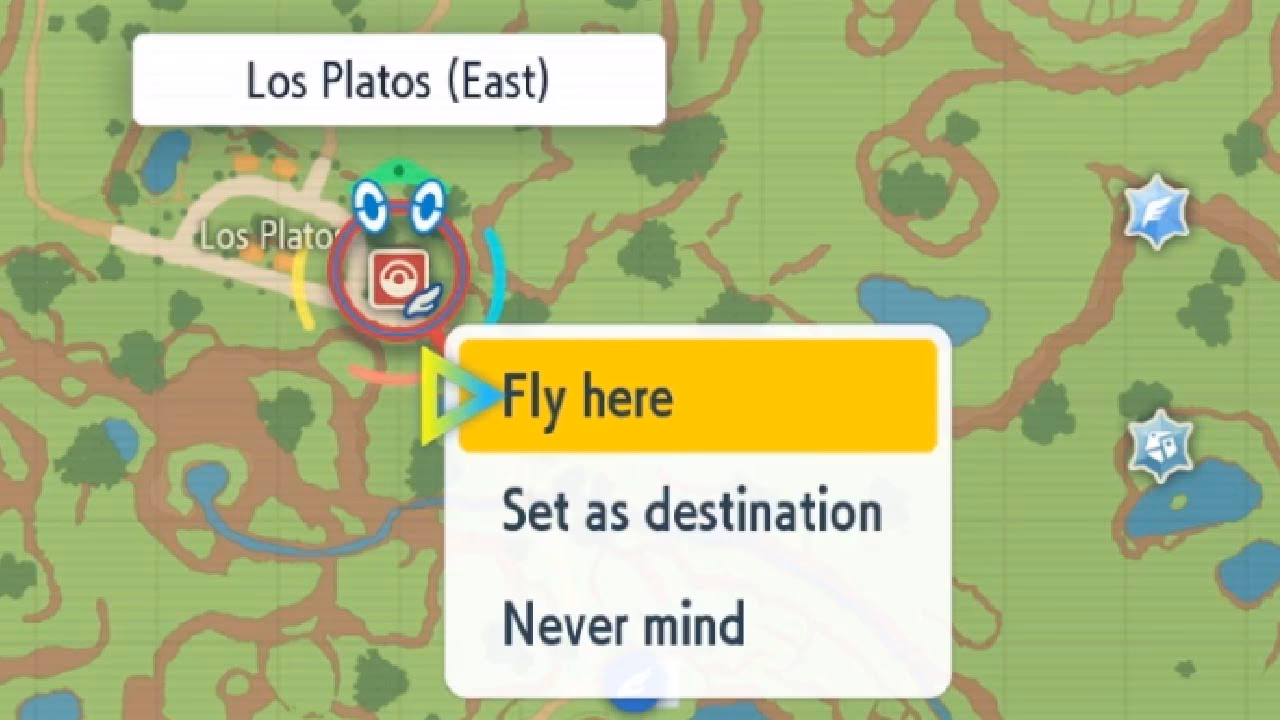Click the Los Platos town name label
The image size is (1280, 720).
point(268,236)
